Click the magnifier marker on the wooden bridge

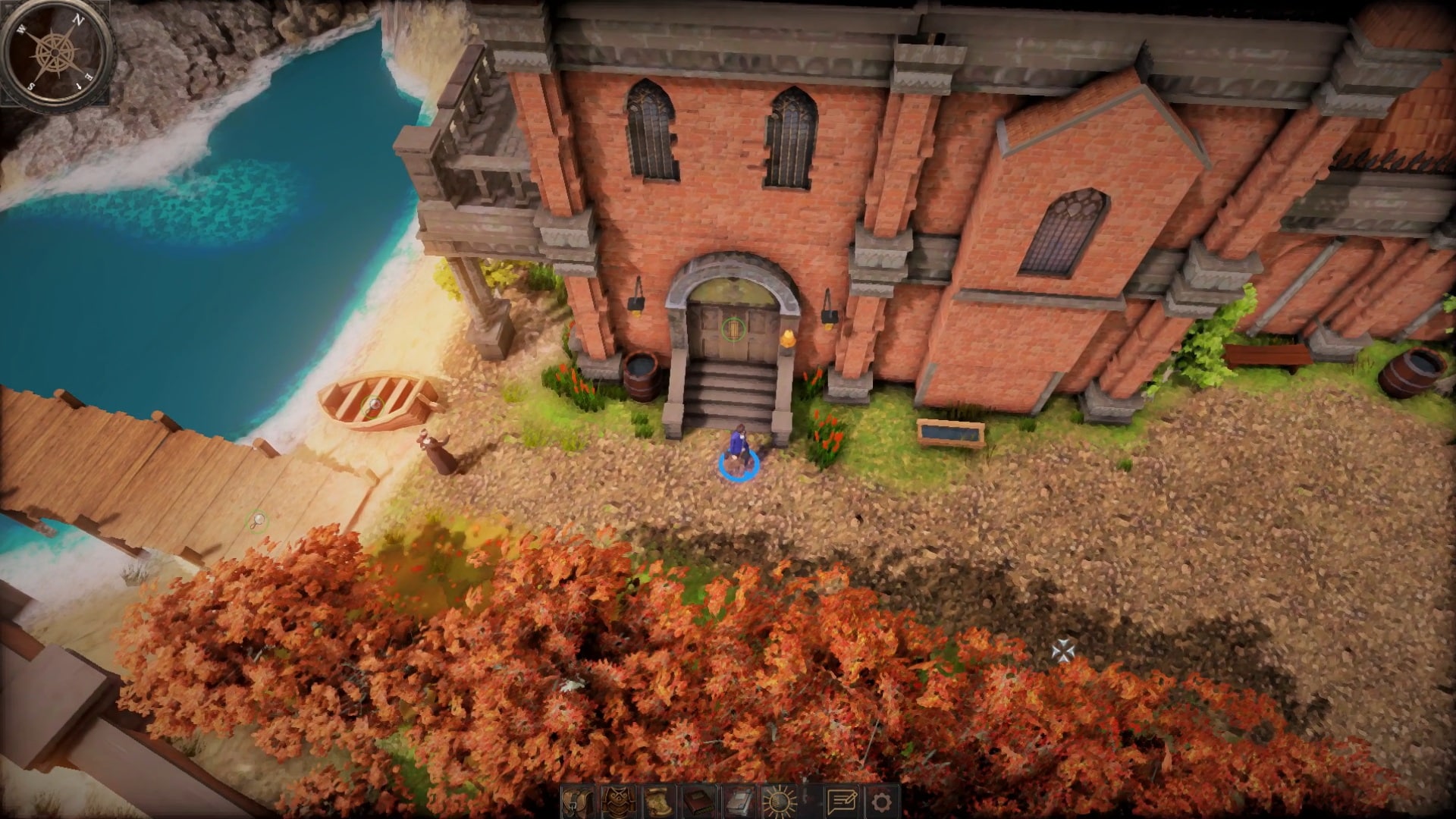(259, 520)
